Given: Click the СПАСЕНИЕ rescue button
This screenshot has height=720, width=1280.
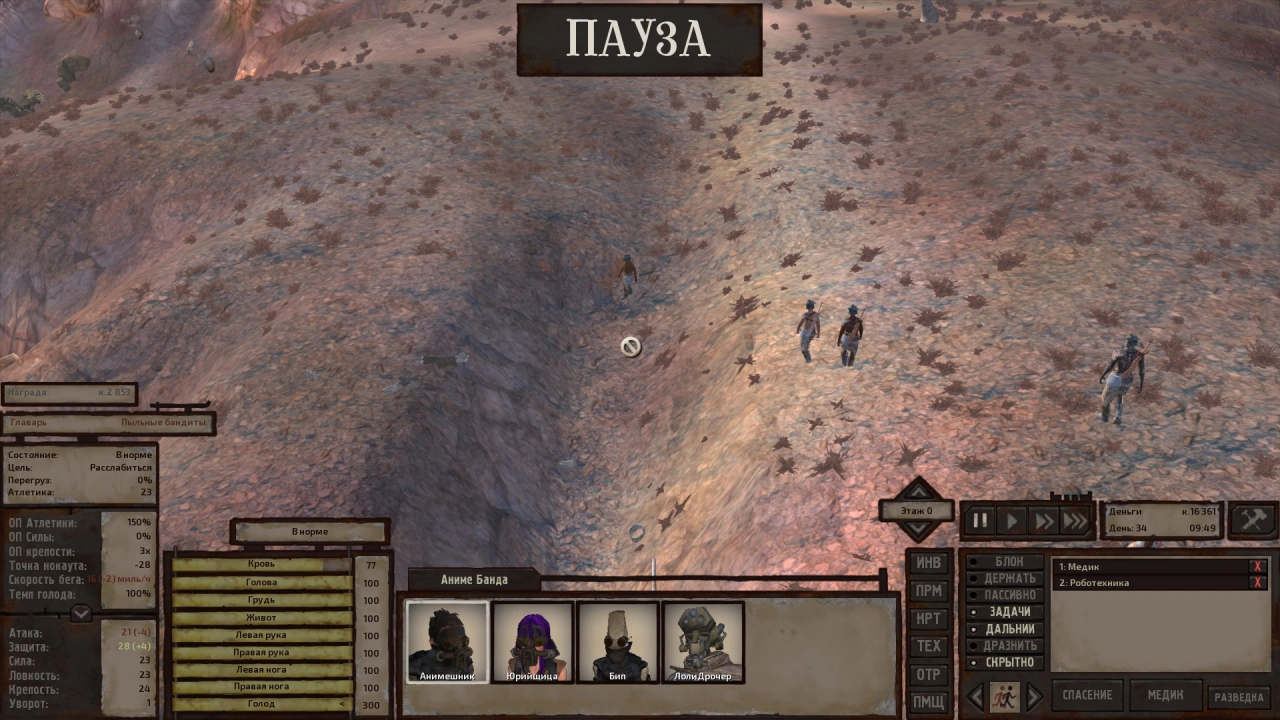Looking at the screenshot, I should (1087, 695).
